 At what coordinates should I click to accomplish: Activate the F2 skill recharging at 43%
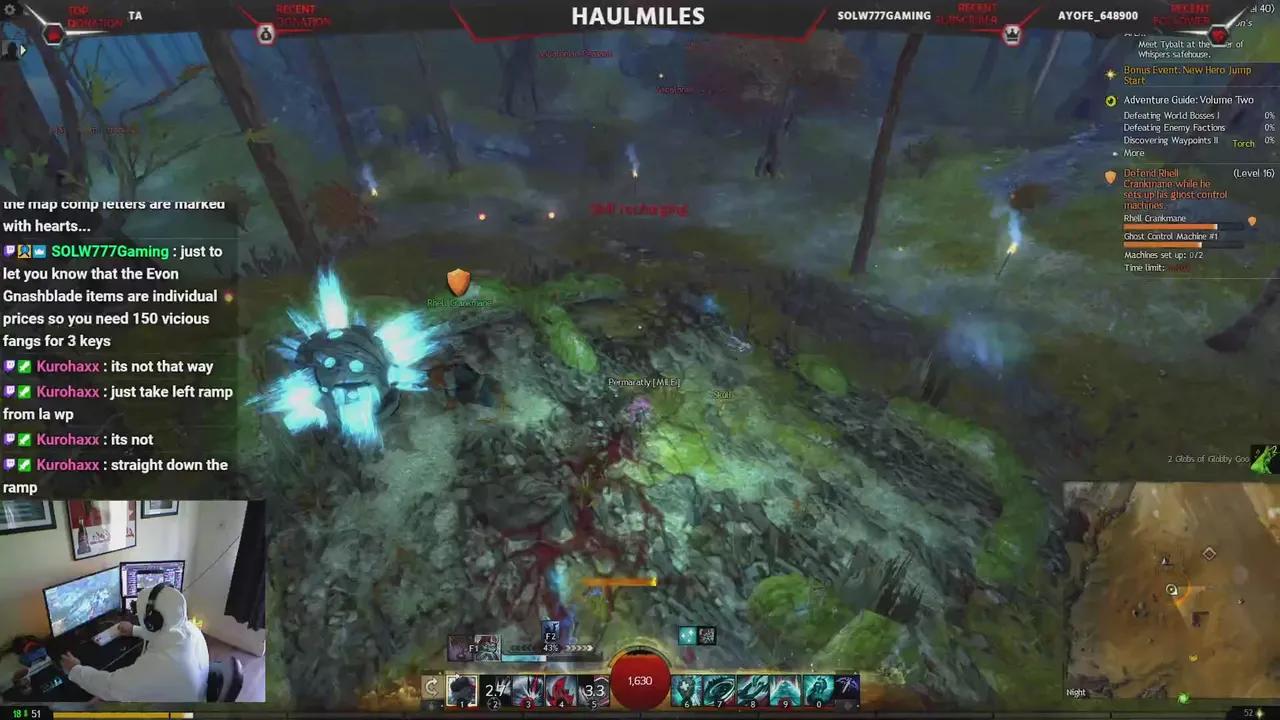click(x=550, y=638)
